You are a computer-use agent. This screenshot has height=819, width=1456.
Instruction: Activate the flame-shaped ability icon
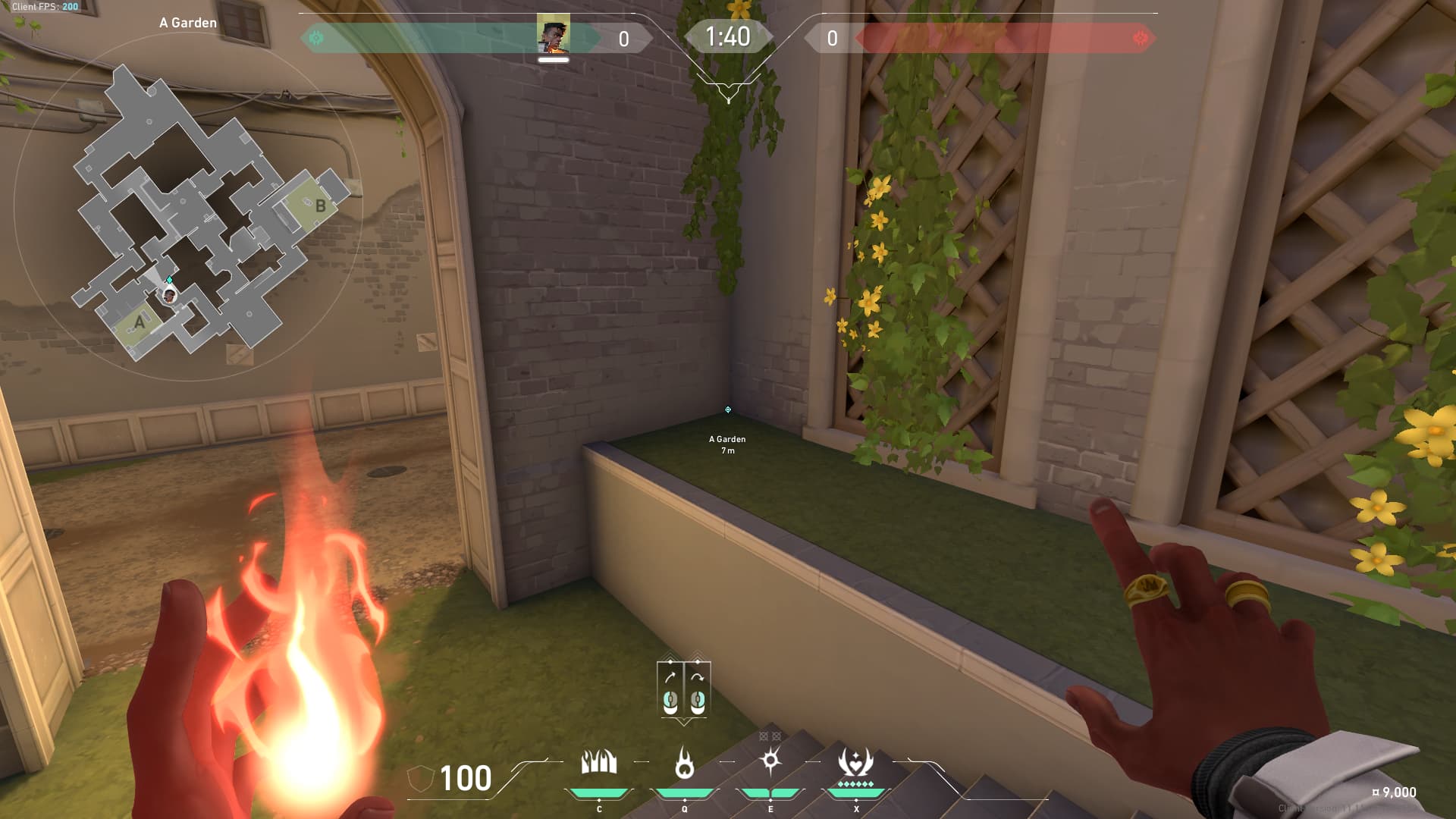(x=684, y=763)
